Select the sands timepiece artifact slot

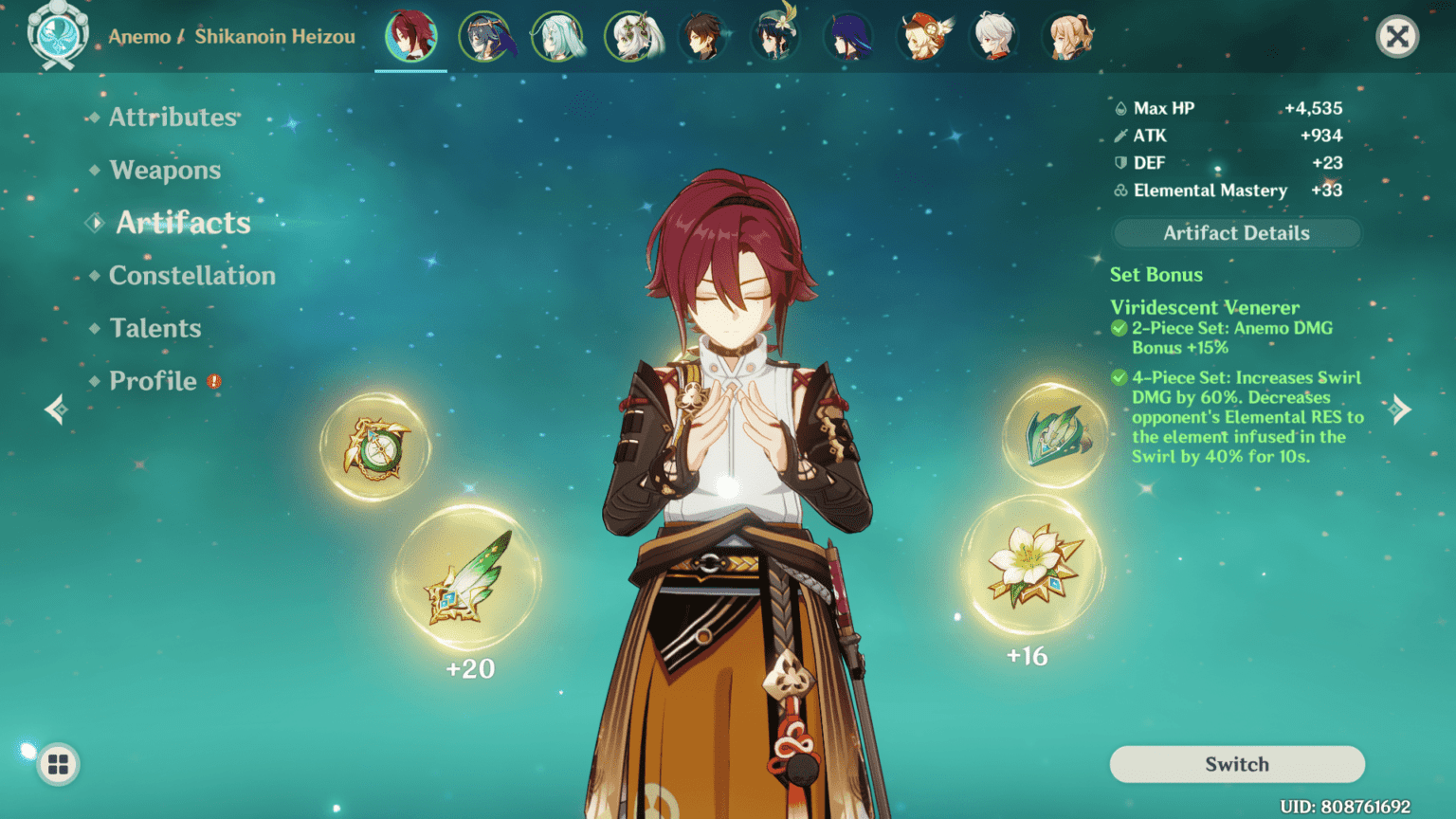coord(375,447)
